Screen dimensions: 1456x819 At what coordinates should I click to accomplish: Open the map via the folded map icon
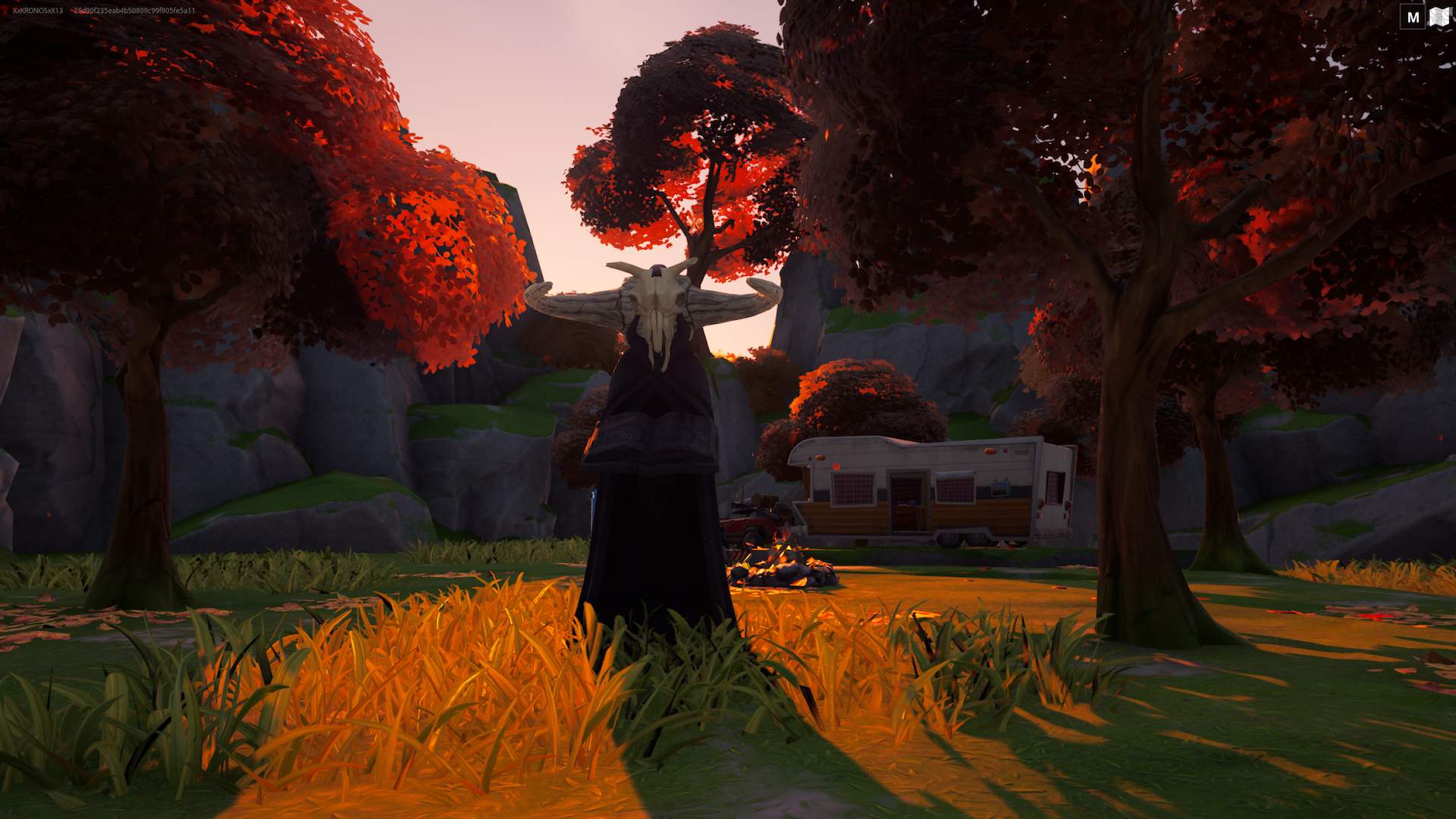pos(1439,17)
